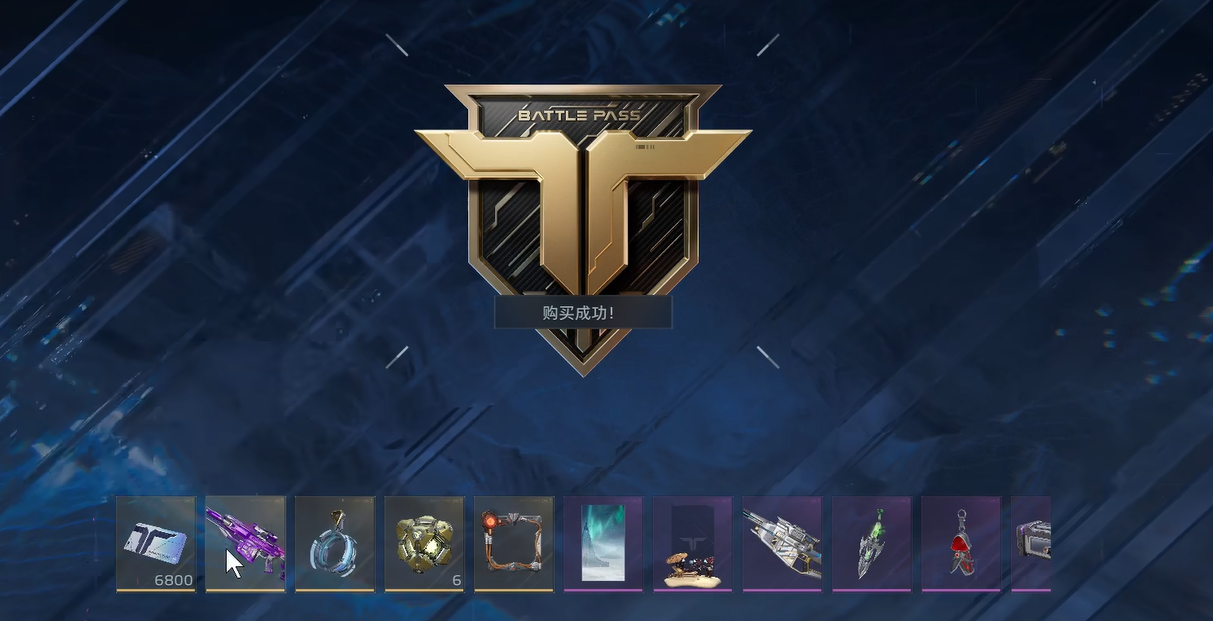Click the 购买成功! confirmation banner
The width and height of the screenshot is (1213, 621).
tap(583, 313)
